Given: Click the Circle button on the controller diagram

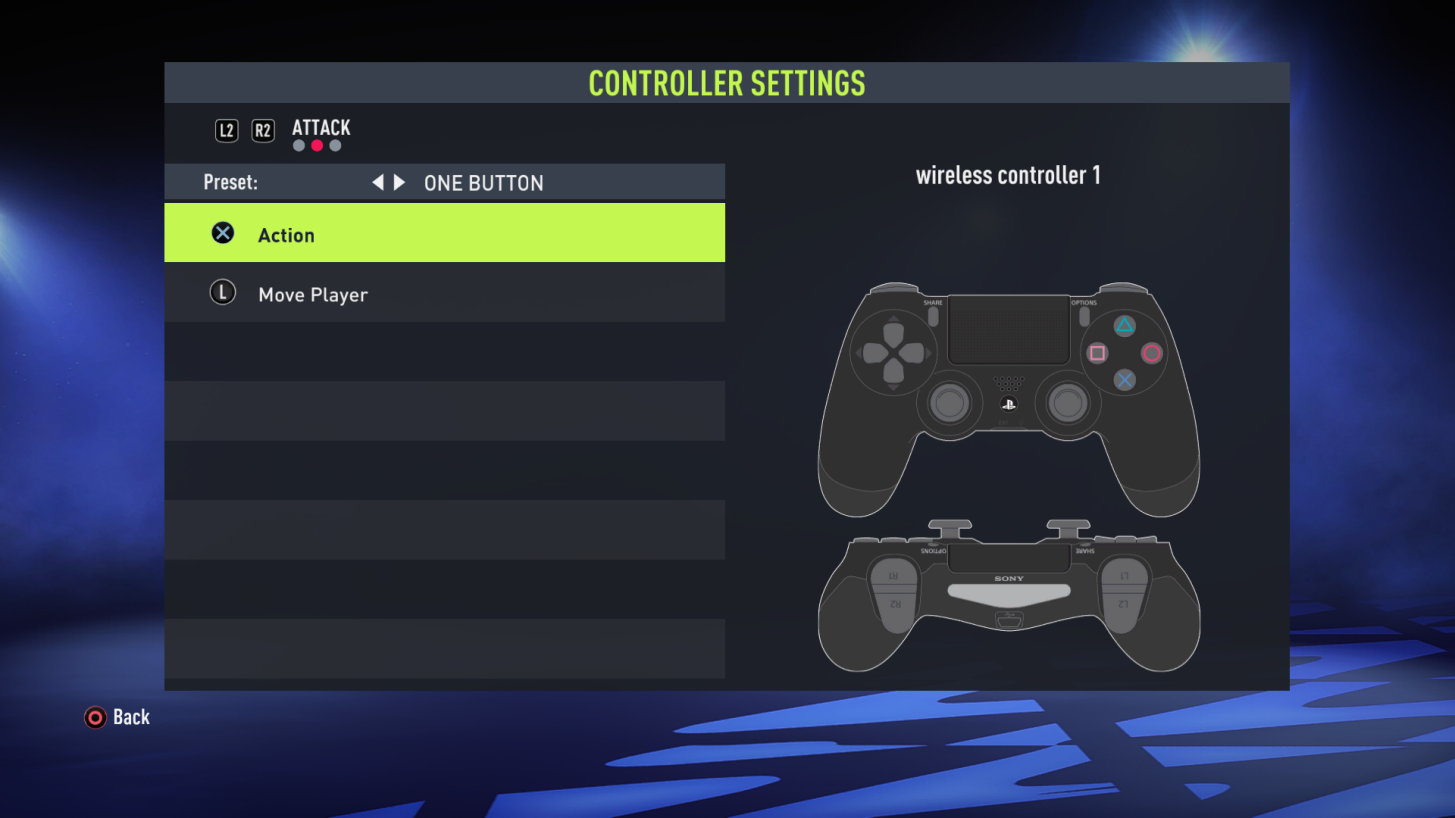Looking at the screenshot, I should pos(1152,353).
